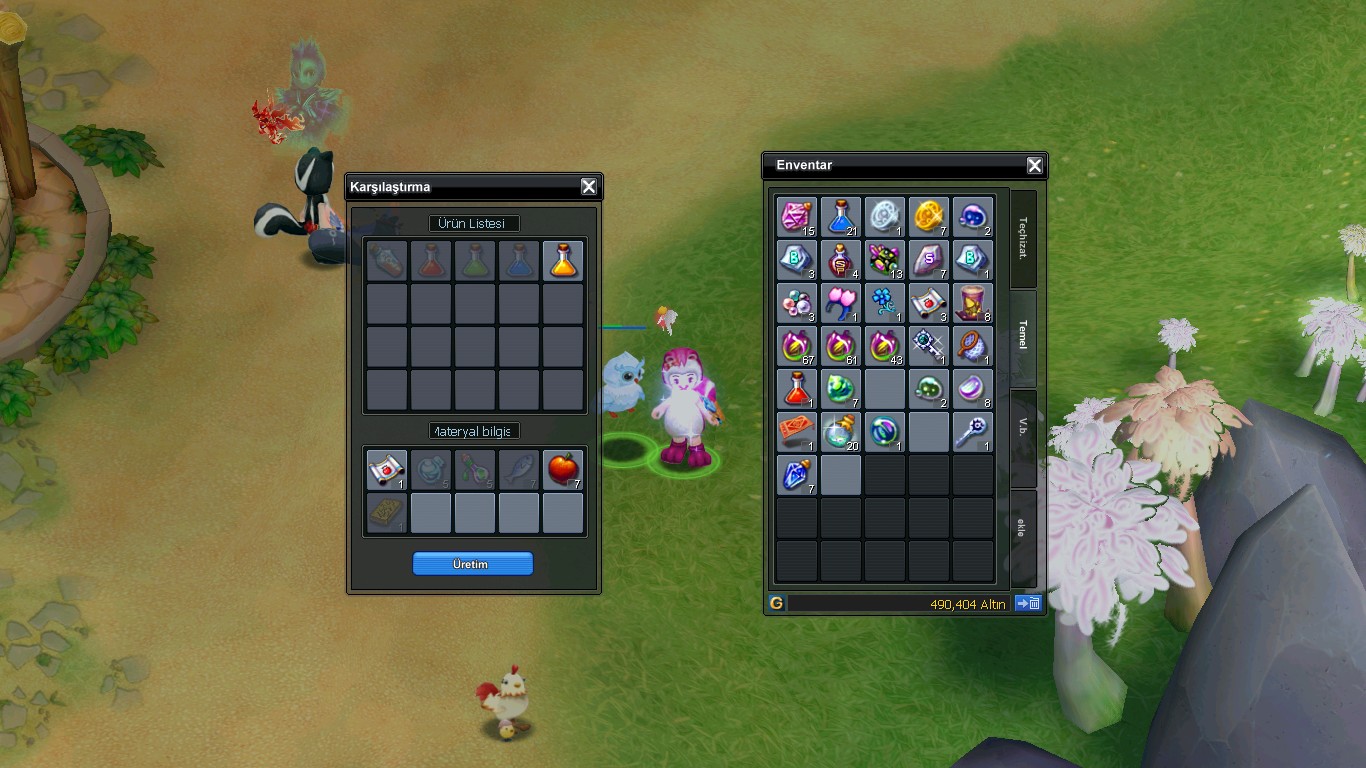The height and width of the screenshot is (768, 1366).
Task: Close the Enventar window
Action: pos(1035,166)
